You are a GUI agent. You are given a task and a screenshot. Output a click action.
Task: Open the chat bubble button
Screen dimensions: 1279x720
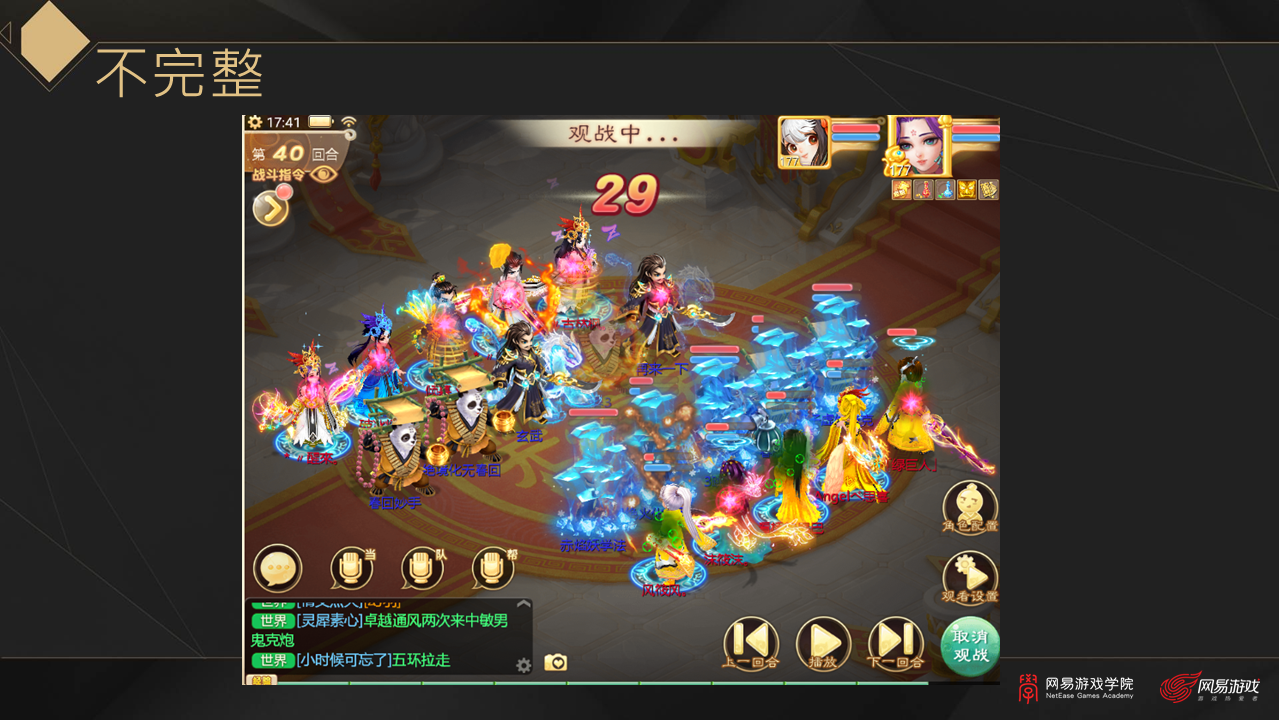pyautogui.click(x=277, y=568)
